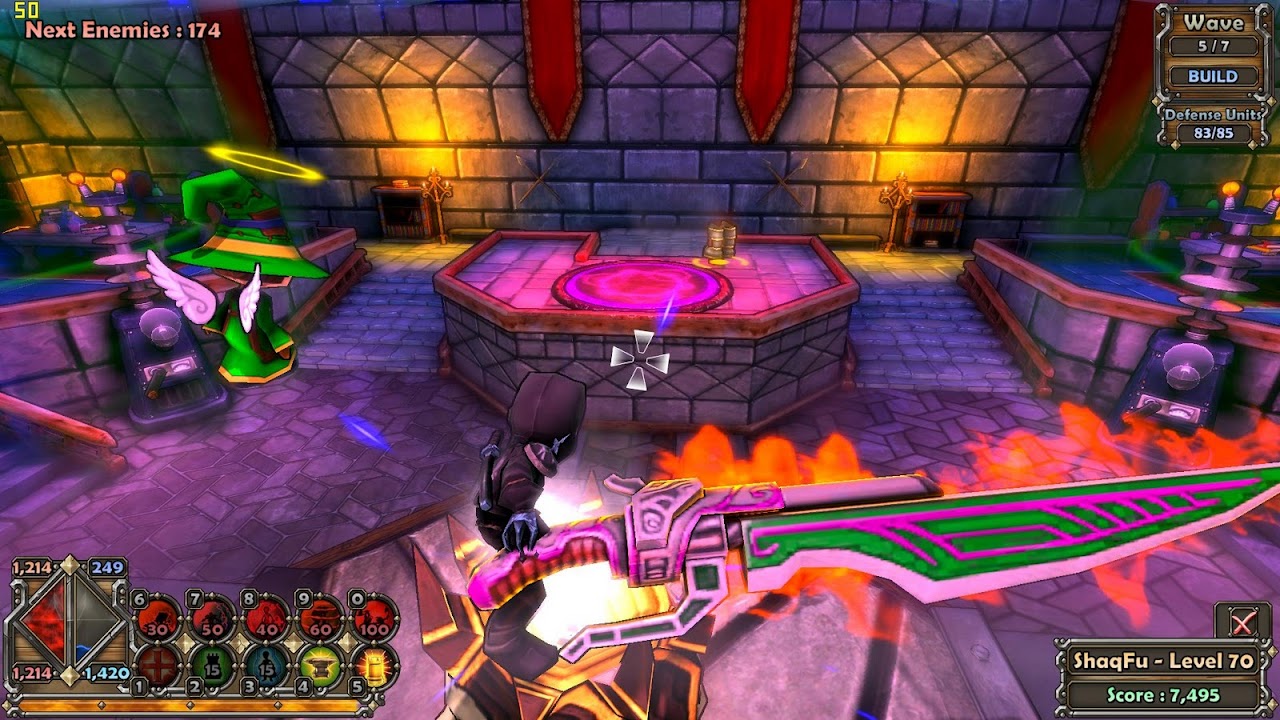Activate the blue figure ability icon
This screenshot has width=1280, height=720.
point(266,667)
